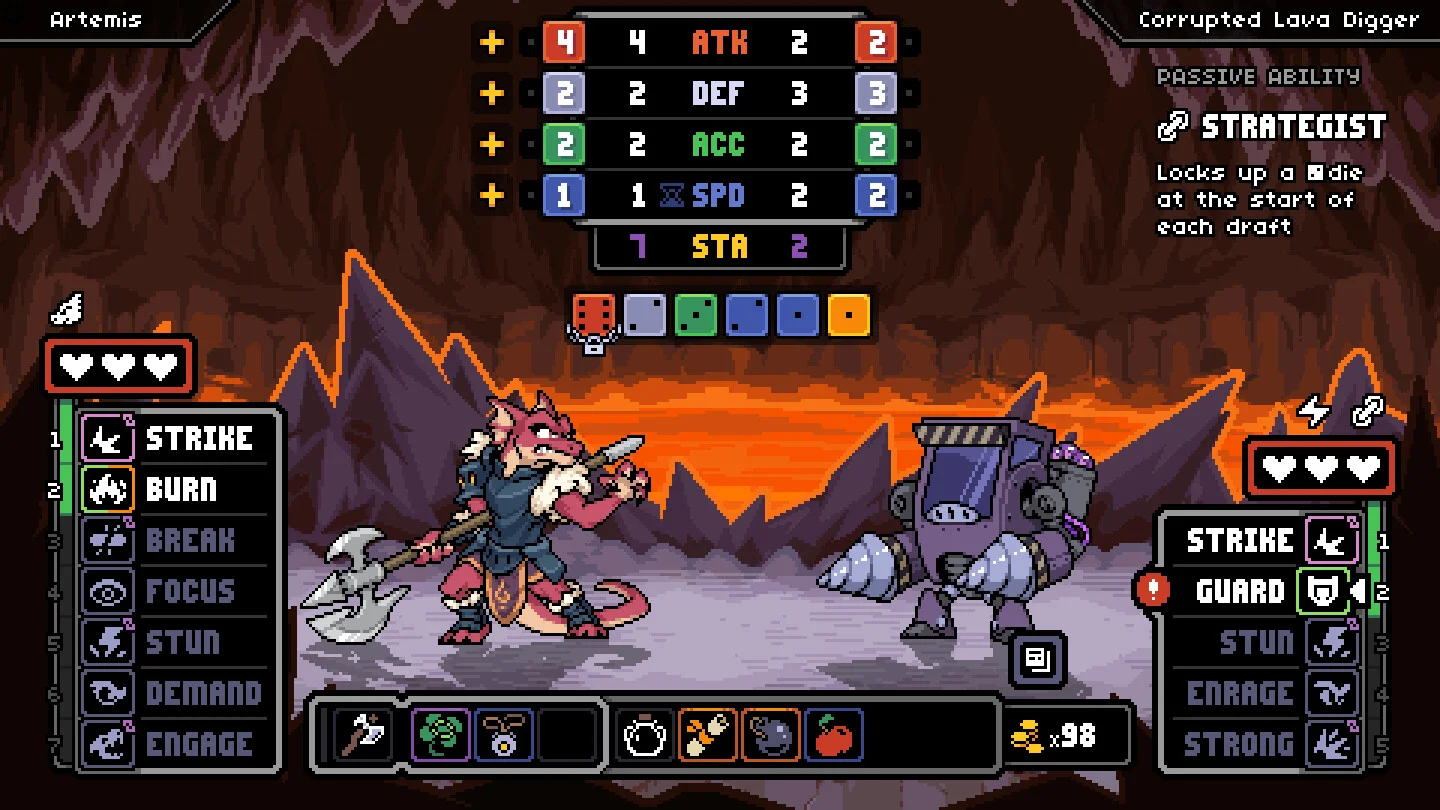Eat the red apple item

tap(834, 736)
